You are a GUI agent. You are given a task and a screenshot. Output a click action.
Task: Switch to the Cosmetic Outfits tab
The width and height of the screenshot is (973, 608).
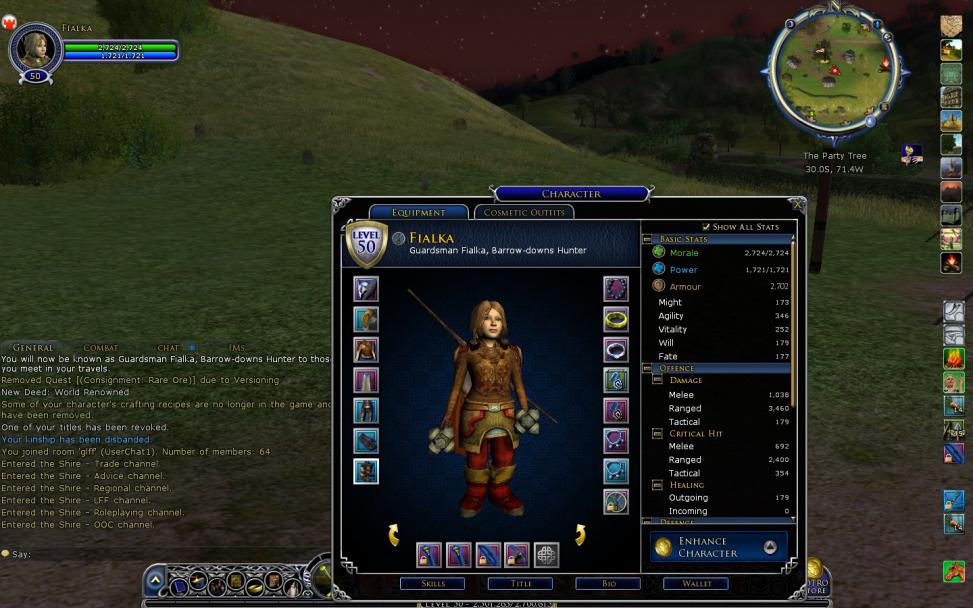pyautogui.click(x=523, y=212)
